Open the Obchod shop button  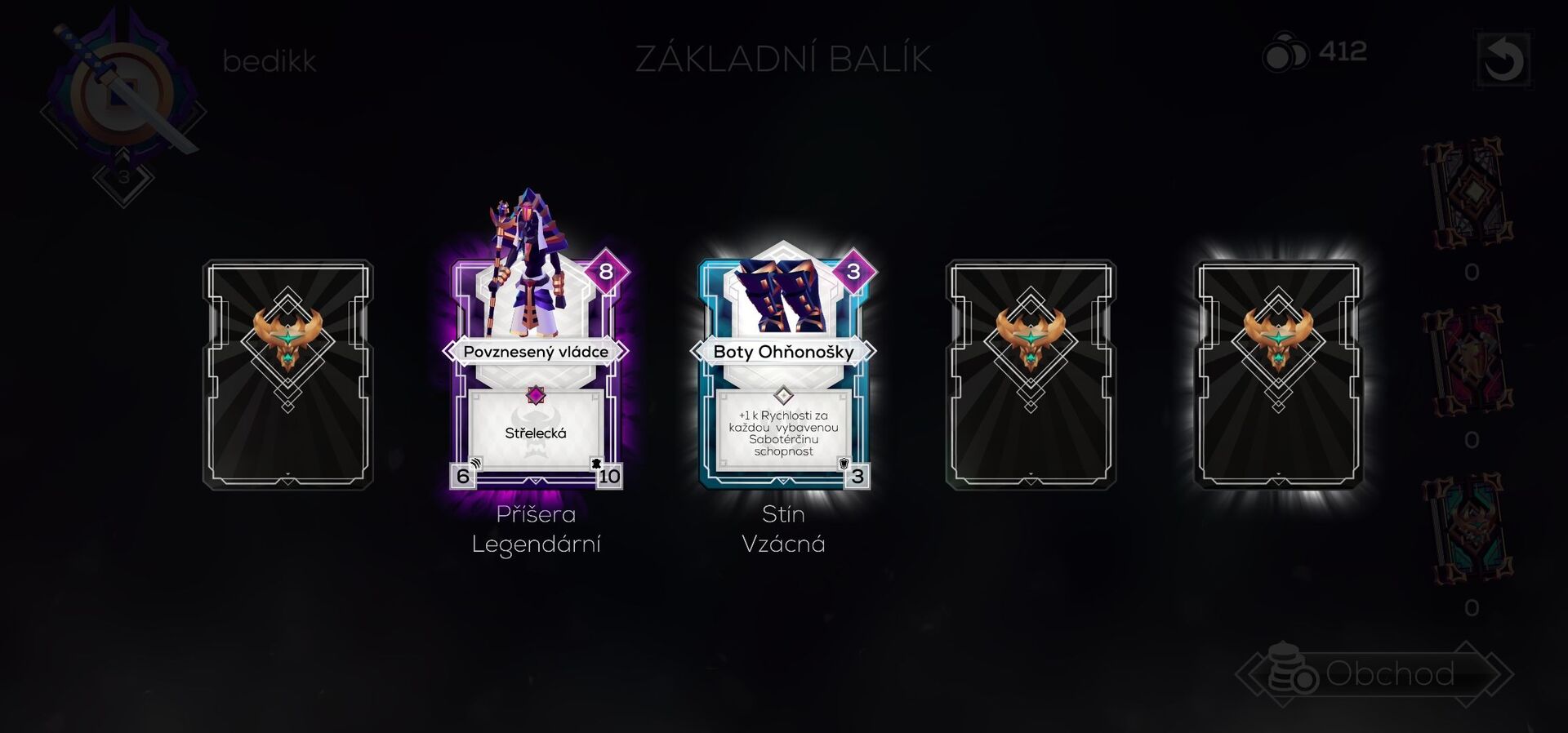point(1392,675)
